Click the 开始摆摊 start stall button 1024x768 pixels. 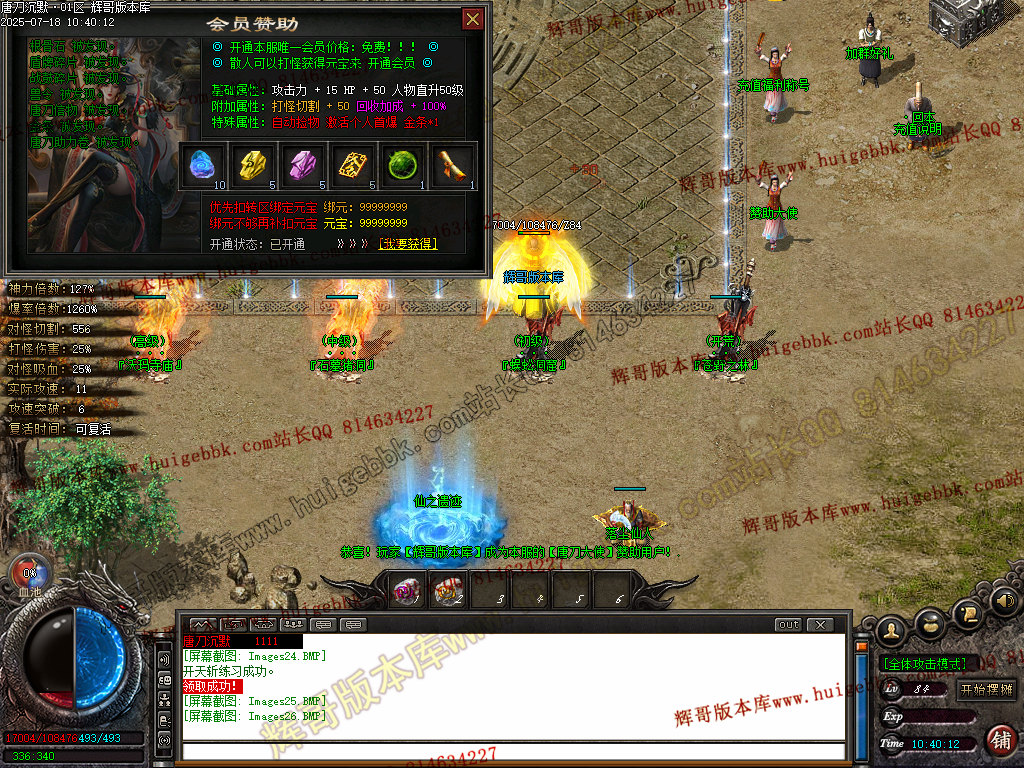[x=986, y=689]
